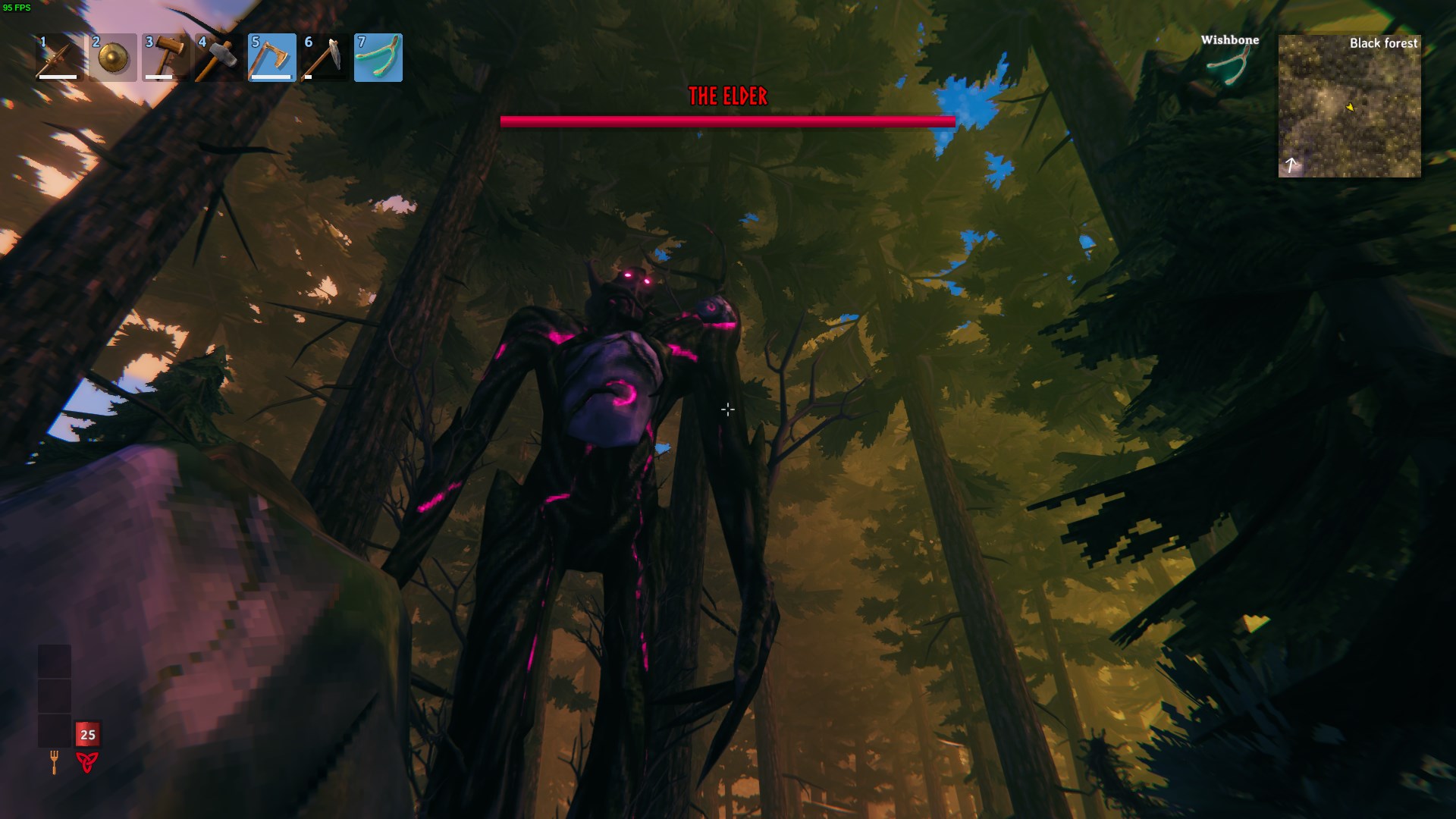
Task: Open the Black forest minimap
Action: [x=1349, y=106]
